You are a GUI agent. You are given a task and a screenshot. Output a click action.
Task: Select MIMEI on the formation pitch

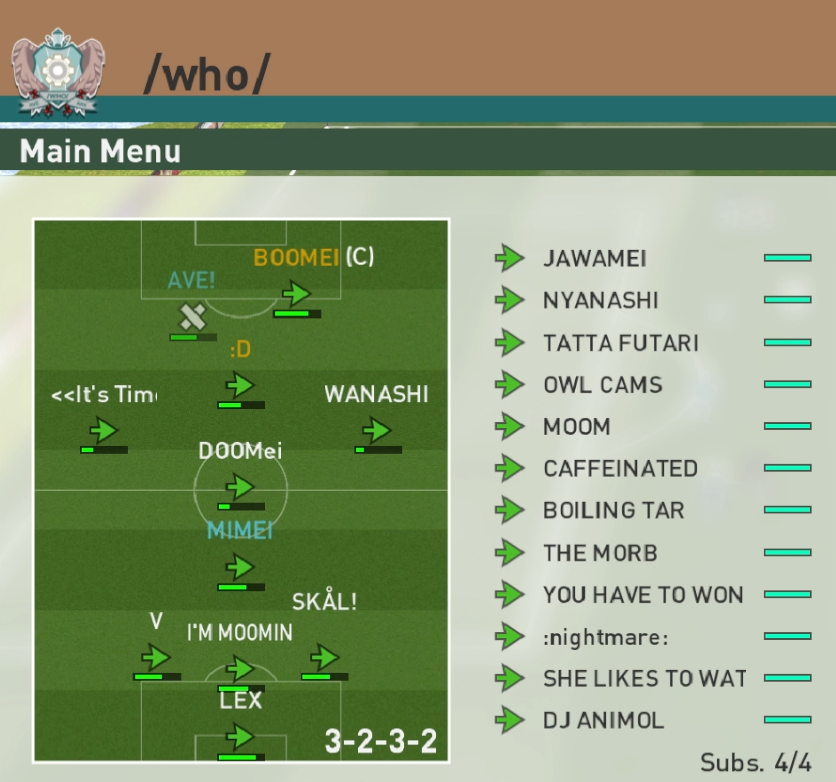click(x=240, y=567)
